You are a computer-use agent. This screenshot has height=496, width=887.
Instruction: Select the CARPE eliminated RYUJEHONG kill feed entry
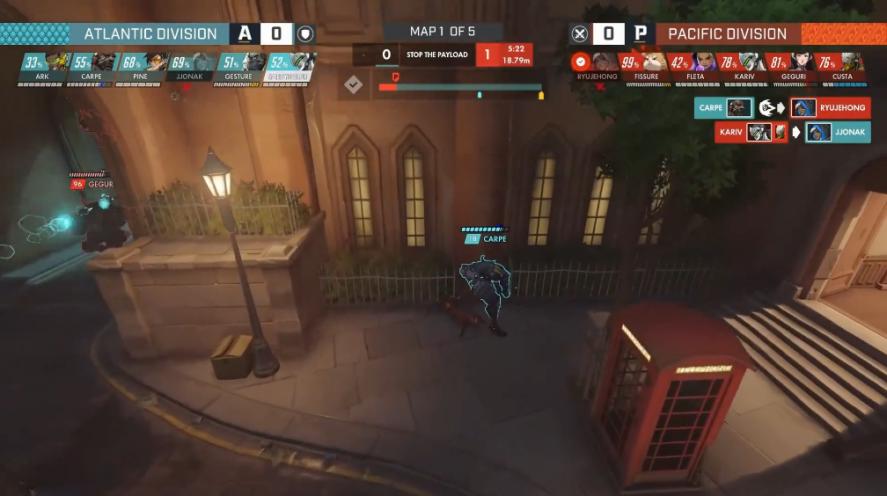[x=782, y=108]
